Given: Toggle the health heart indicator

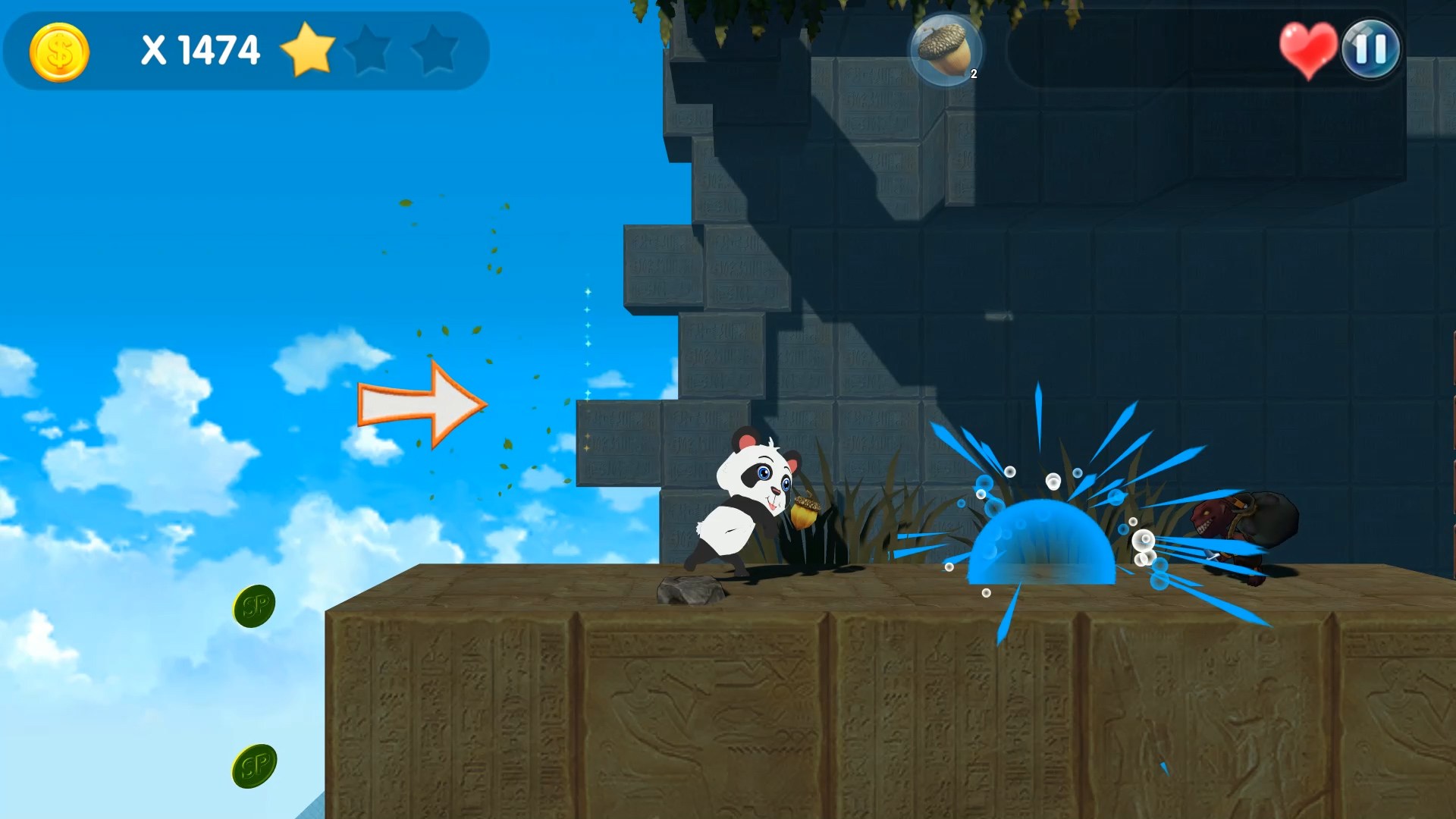Looking at the screenshot, I should pos(1307,50).
